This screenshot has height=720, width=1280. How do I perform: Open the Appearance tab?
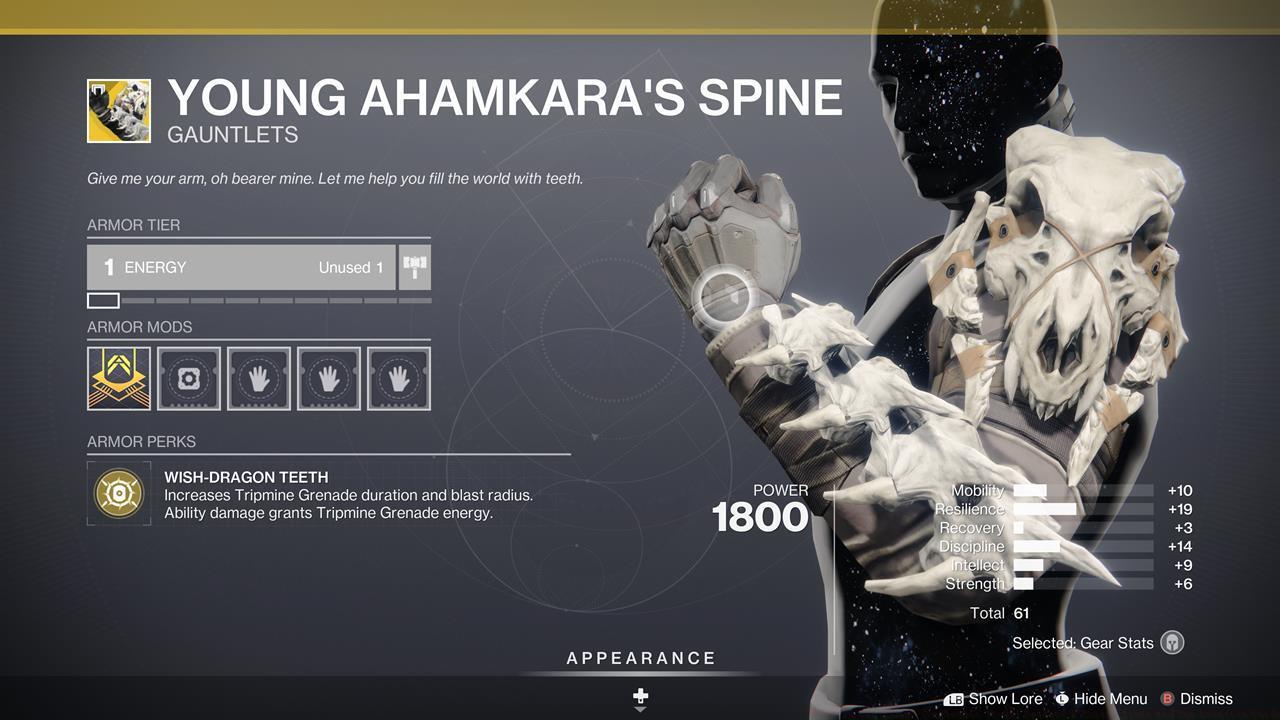pos(640,658)
